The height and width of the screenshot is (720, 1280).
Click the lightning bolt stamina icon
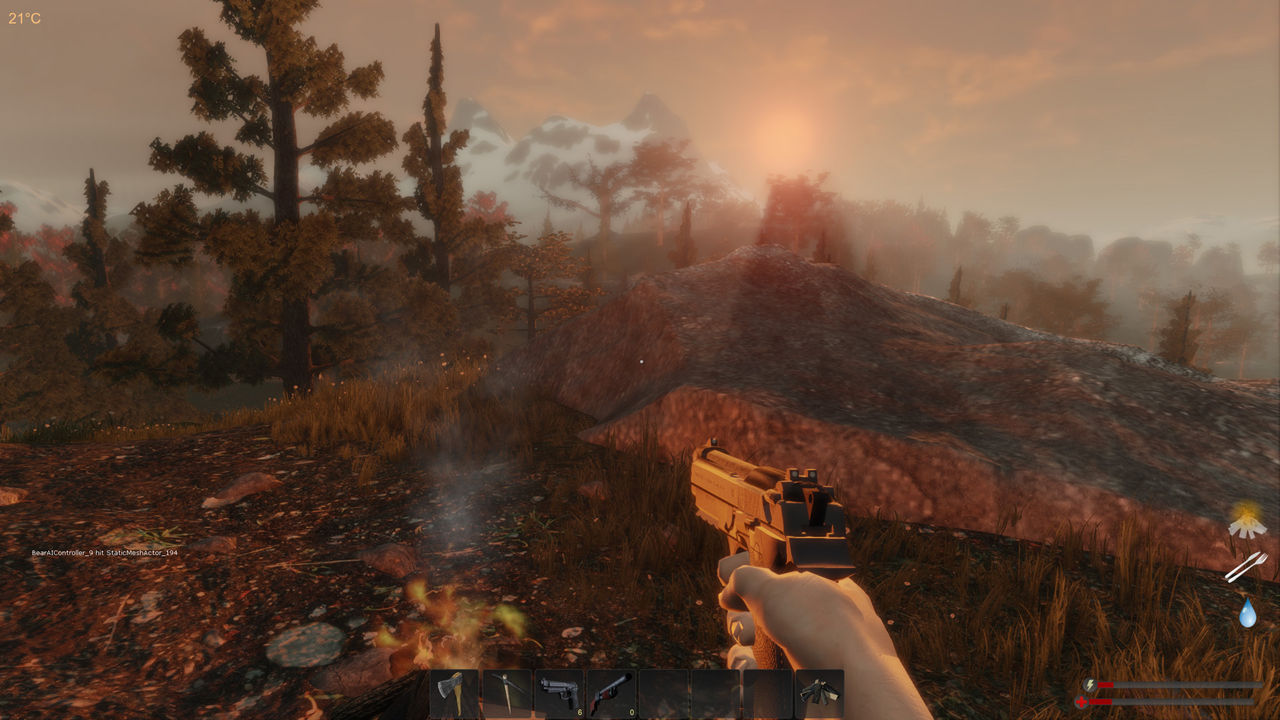coord(1090,684)
